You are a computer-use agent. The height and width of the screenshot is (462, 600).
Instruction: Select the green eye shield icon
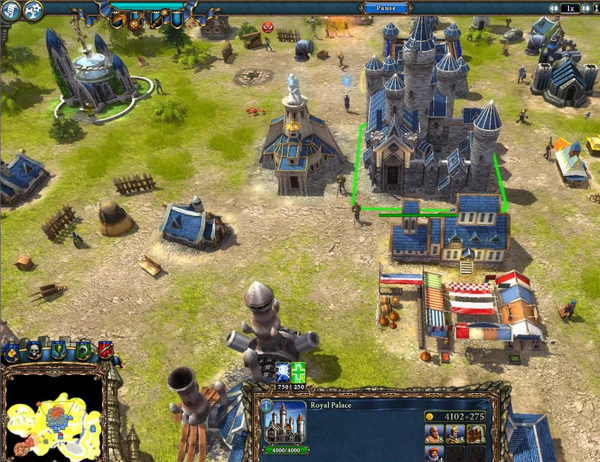[84, 350]
